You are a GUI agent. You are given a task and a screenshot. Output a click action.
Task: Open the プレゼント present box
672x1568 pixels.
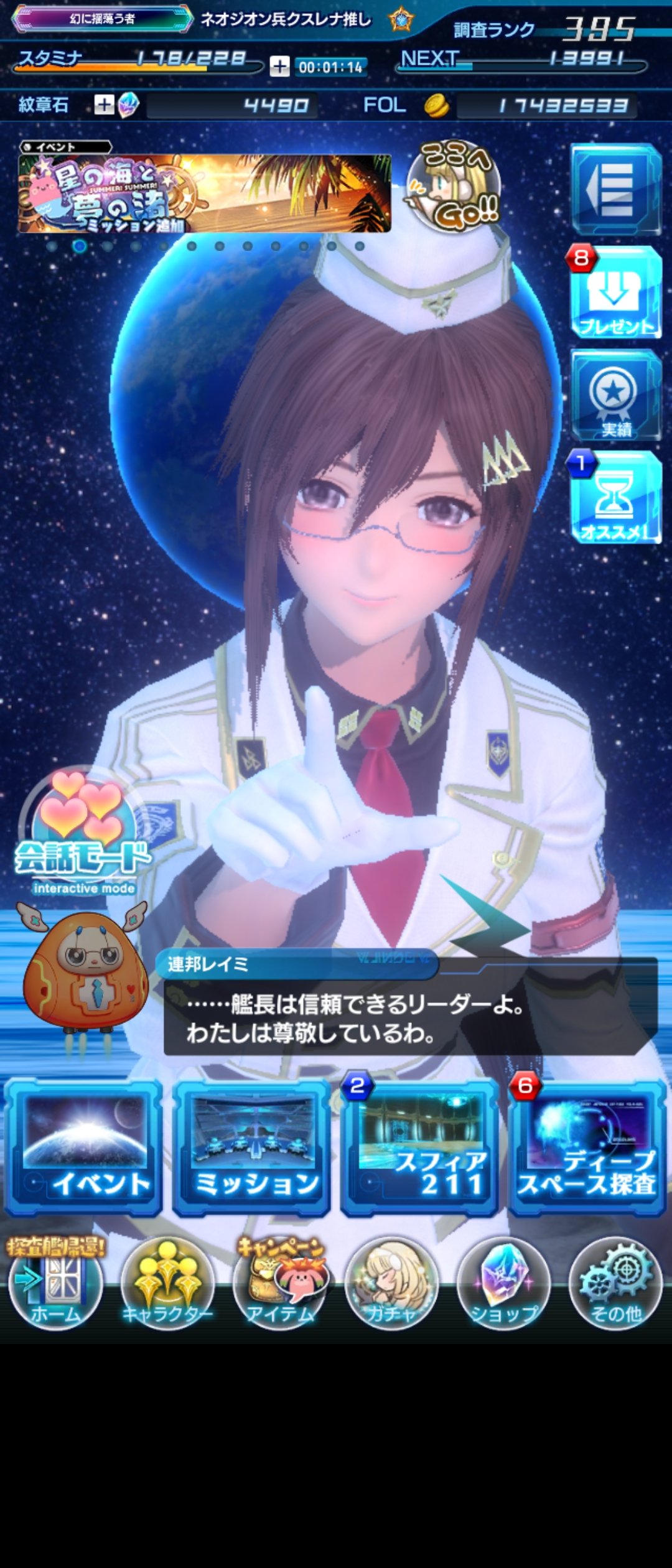coord(615,294)
